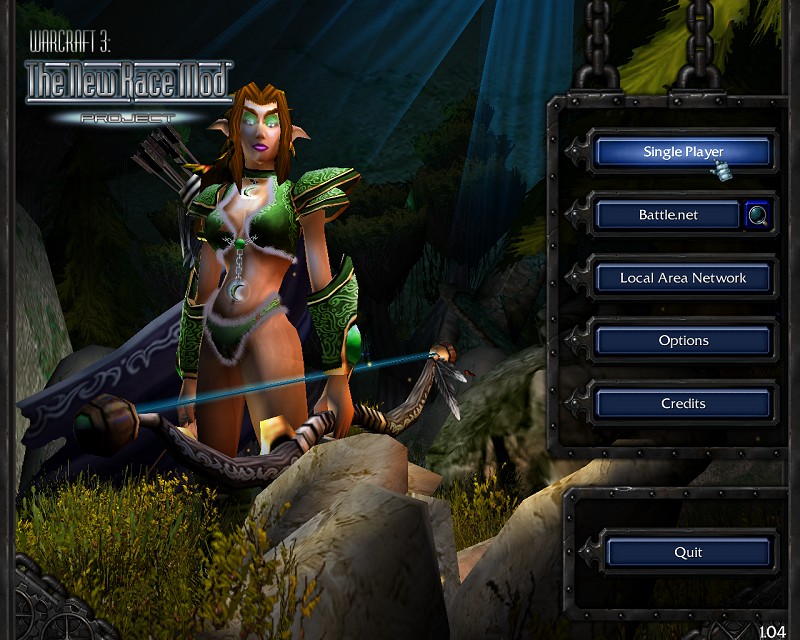Open the Options menu
Image resolution: width=800 pixels, height=640 pixels.
(x=683, y=341)
